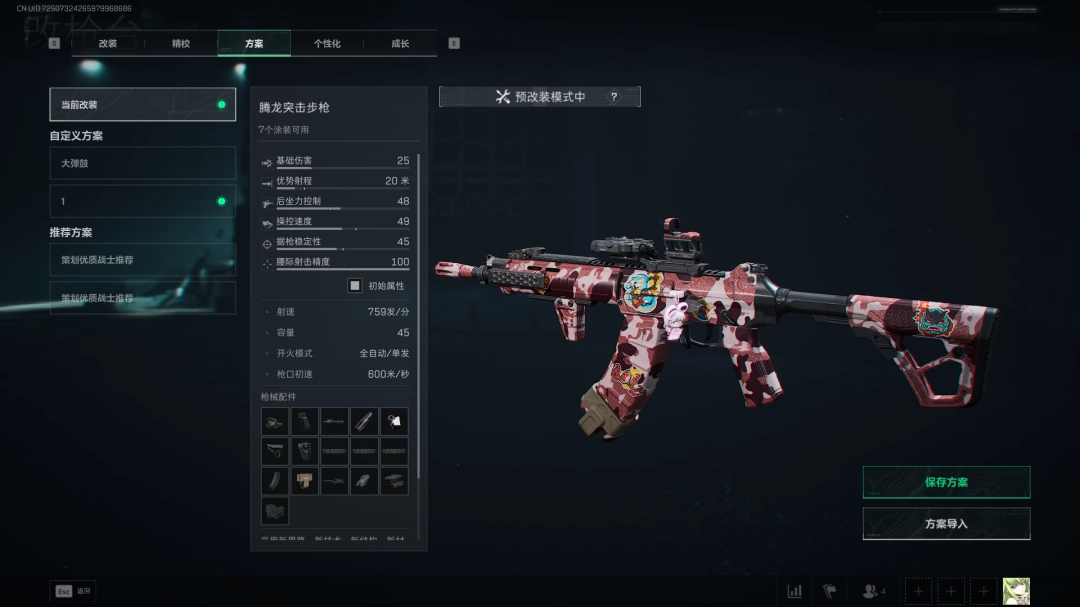The height and width of the screenshot is (607, 1080).
Task: Select the green-lens optic attachment slot
Action: click(x=275, y=421)
